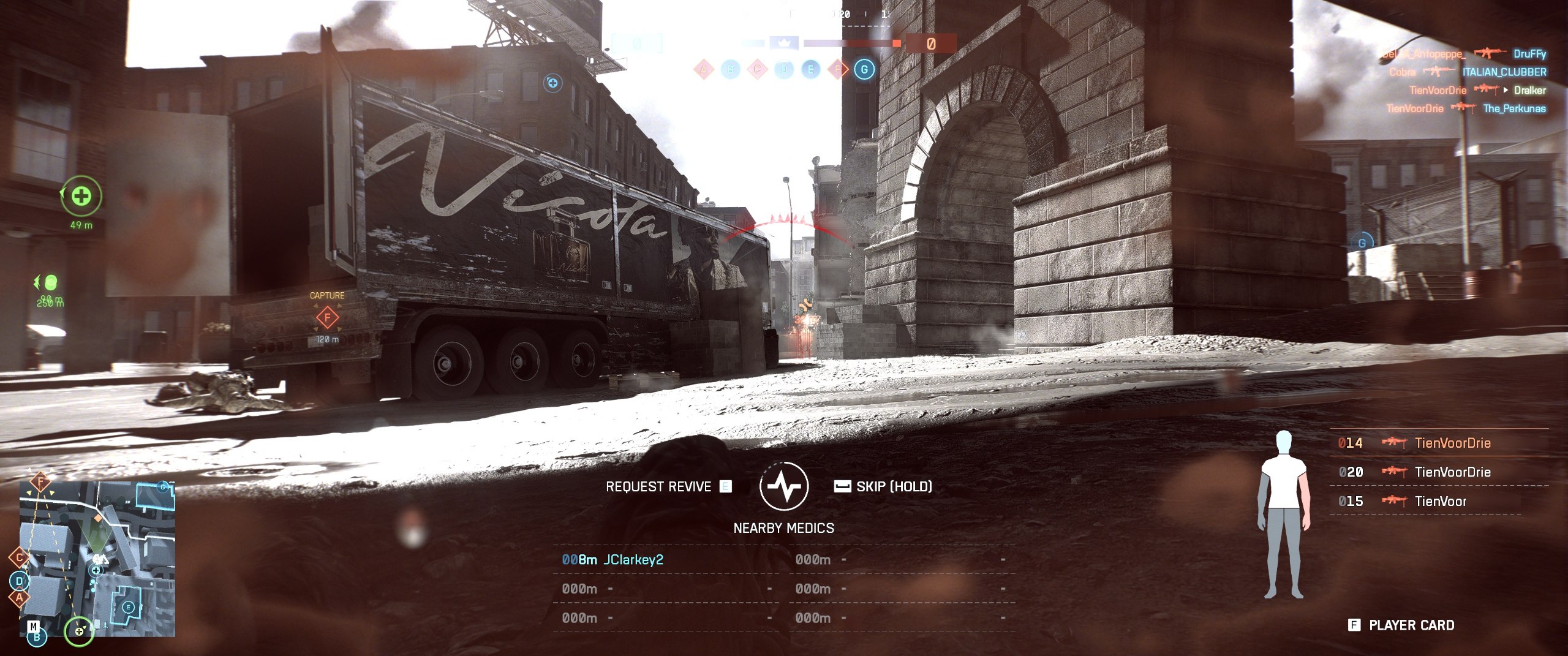Click the Capture F objective marker
Image resolution: width=1568 pixels, height=656 pixels.
327,317
